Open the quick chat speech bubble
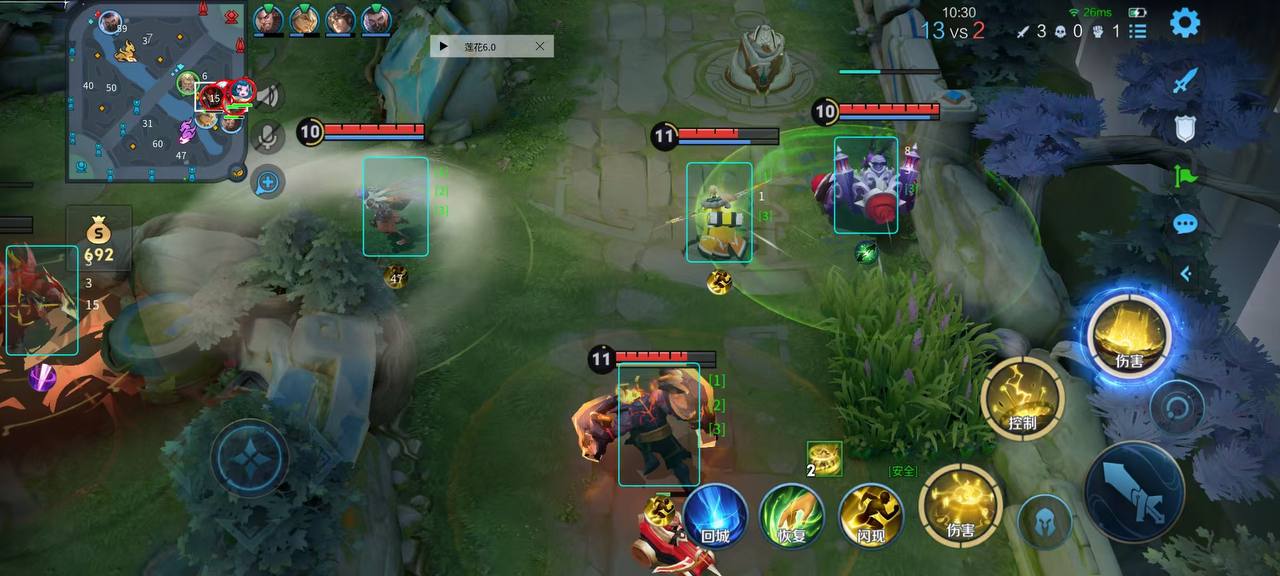Image resolution: width=1280 pixels, height=576 pixels. pyautogui.click(x=1185, y=224)
